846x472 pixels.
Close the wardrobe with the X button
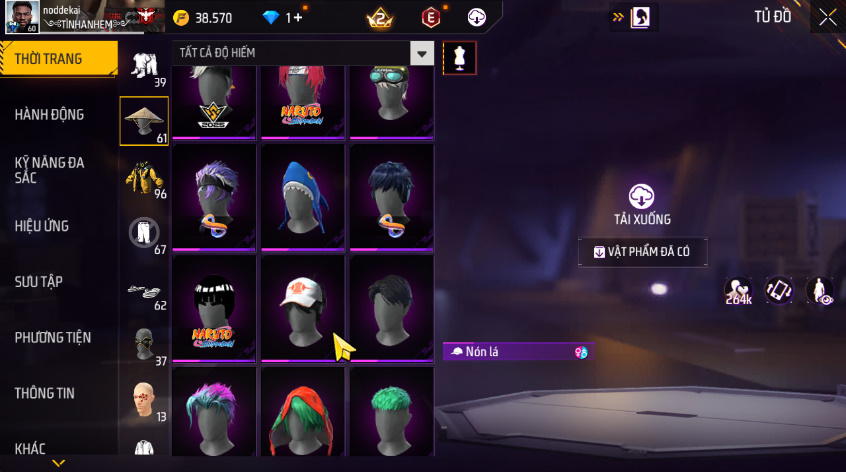pyautogui.click(x=827, y=17)
